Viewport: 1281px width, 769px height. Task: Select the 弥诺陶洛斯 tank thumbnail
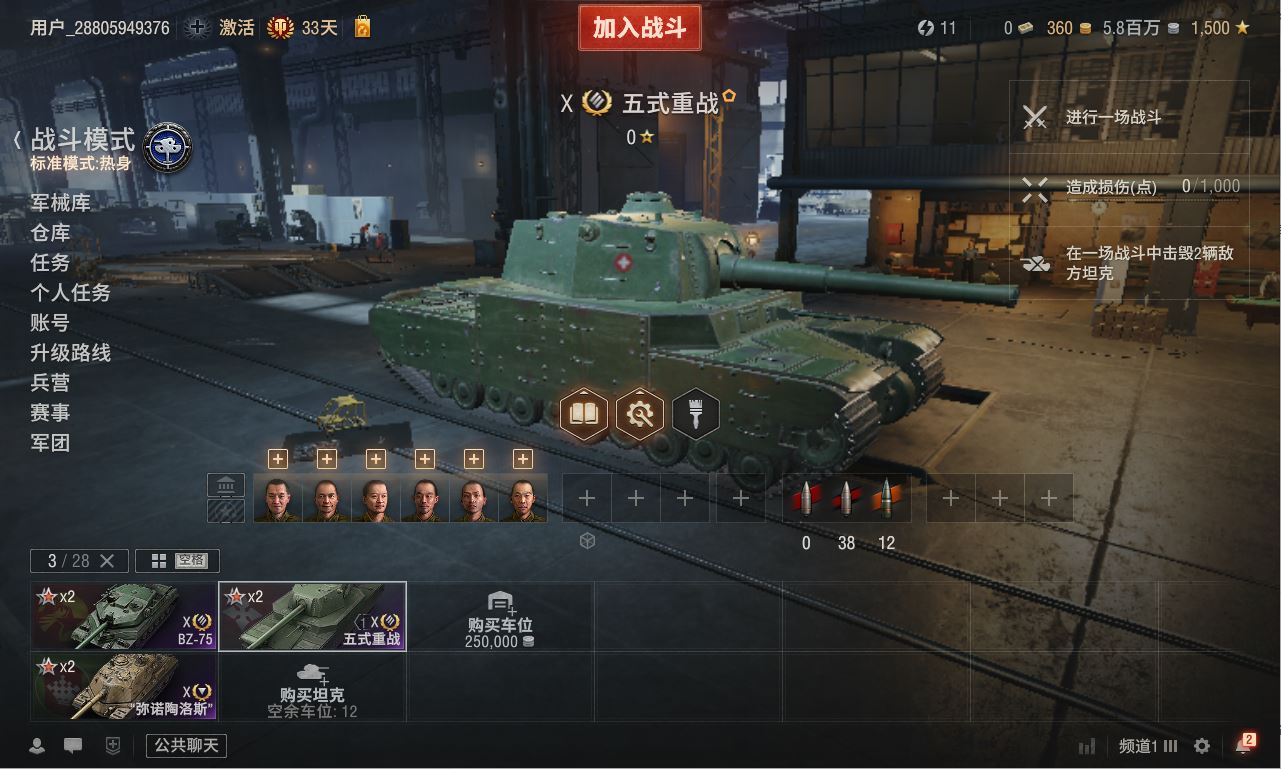coord(124,686)
